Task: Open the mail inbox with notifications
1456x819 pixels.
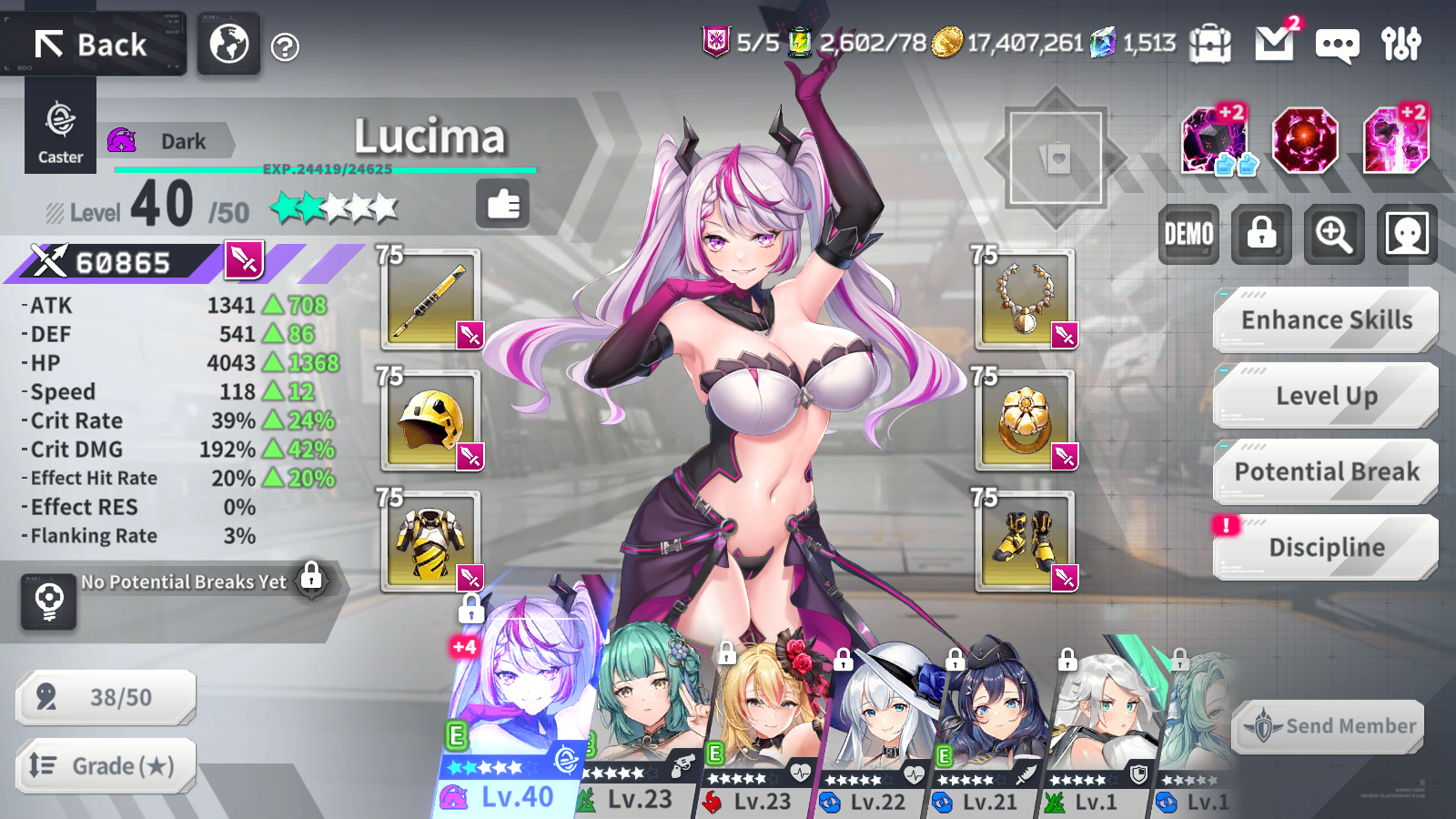Action: click(1274, 43)
